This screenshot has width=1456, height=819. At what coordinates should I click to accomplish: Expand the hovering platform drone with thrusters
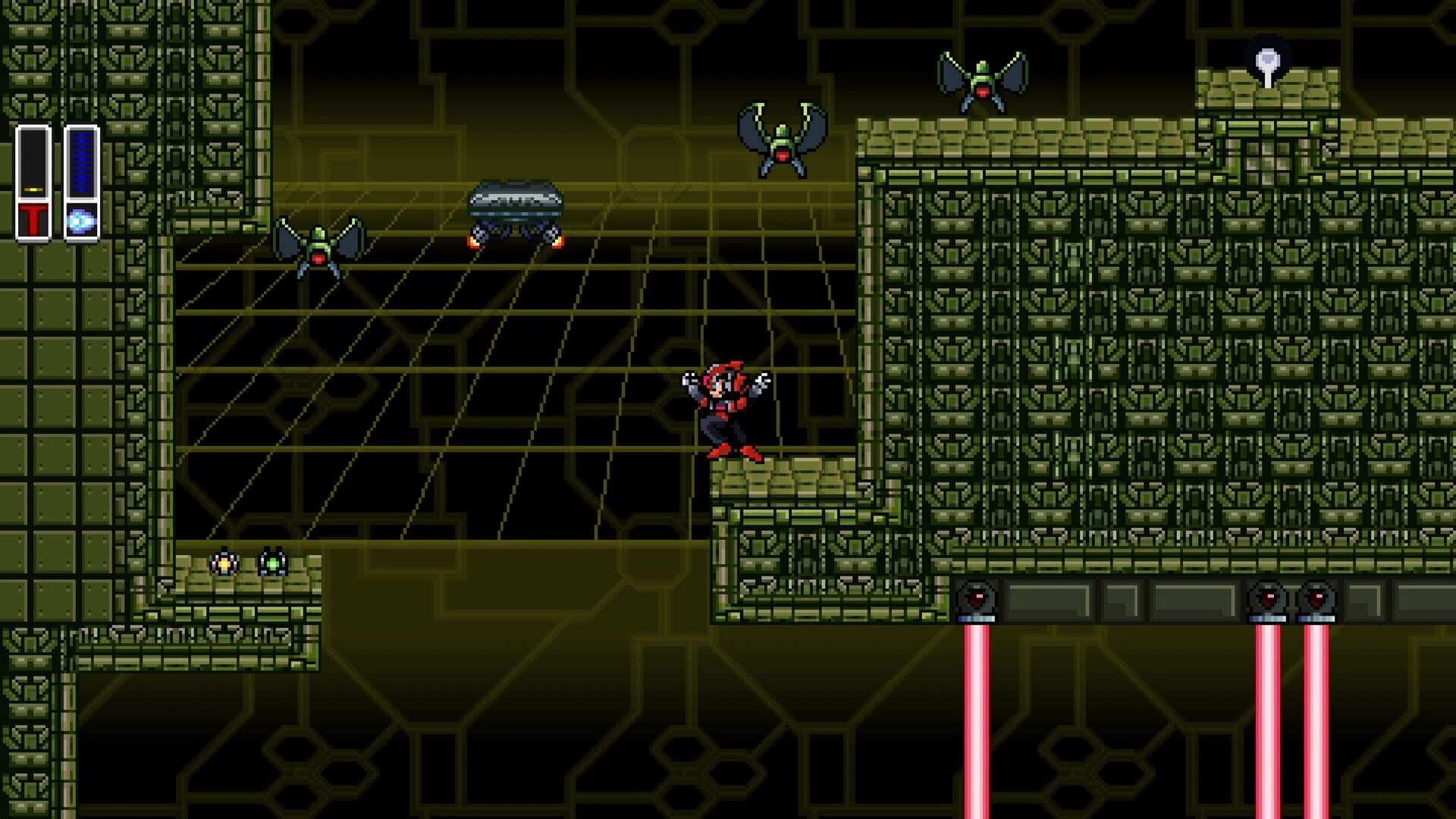click(x=514, y=206)
